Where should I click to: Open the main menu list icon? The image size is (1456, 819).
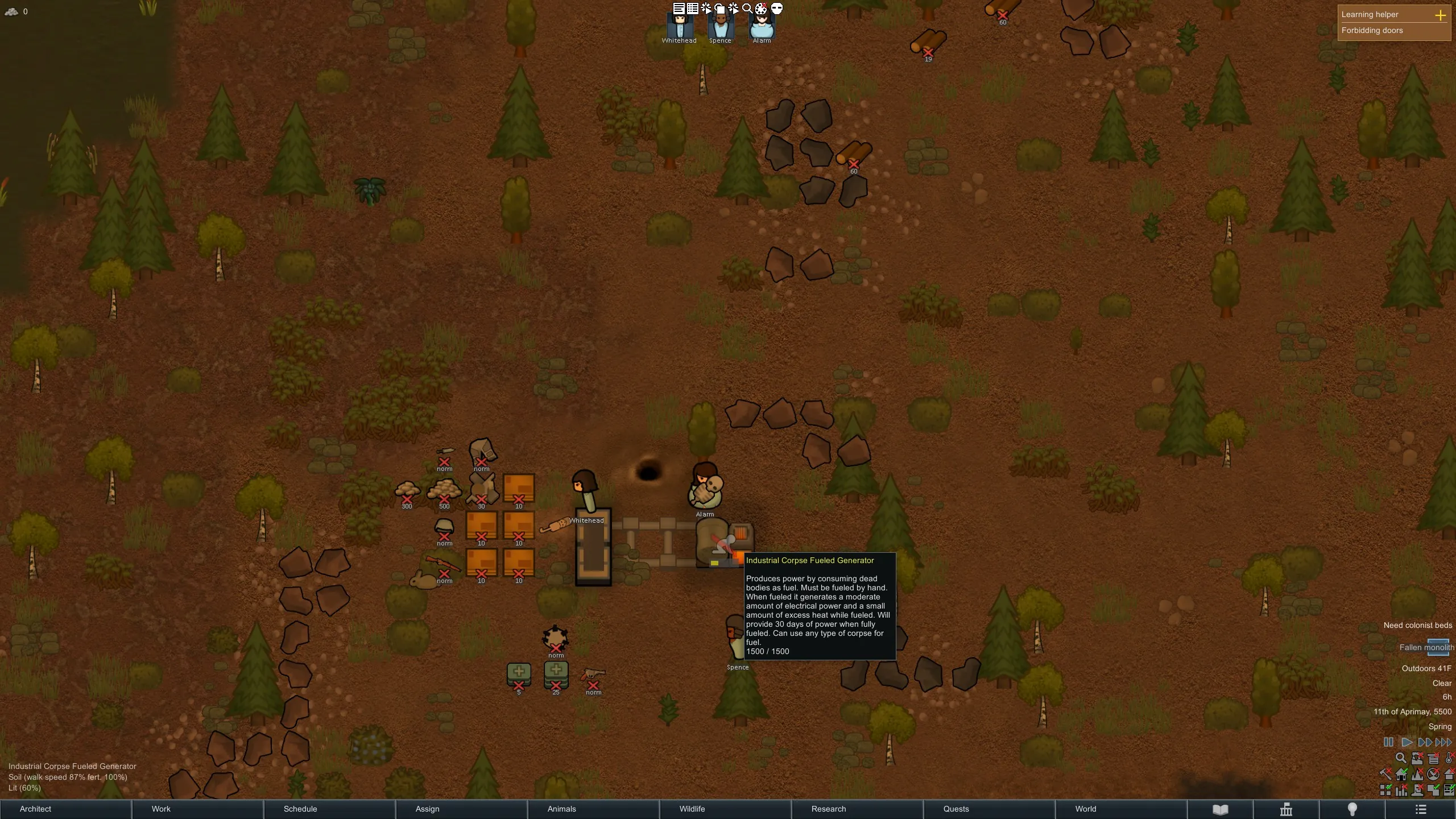click(x=1421, y=809)
